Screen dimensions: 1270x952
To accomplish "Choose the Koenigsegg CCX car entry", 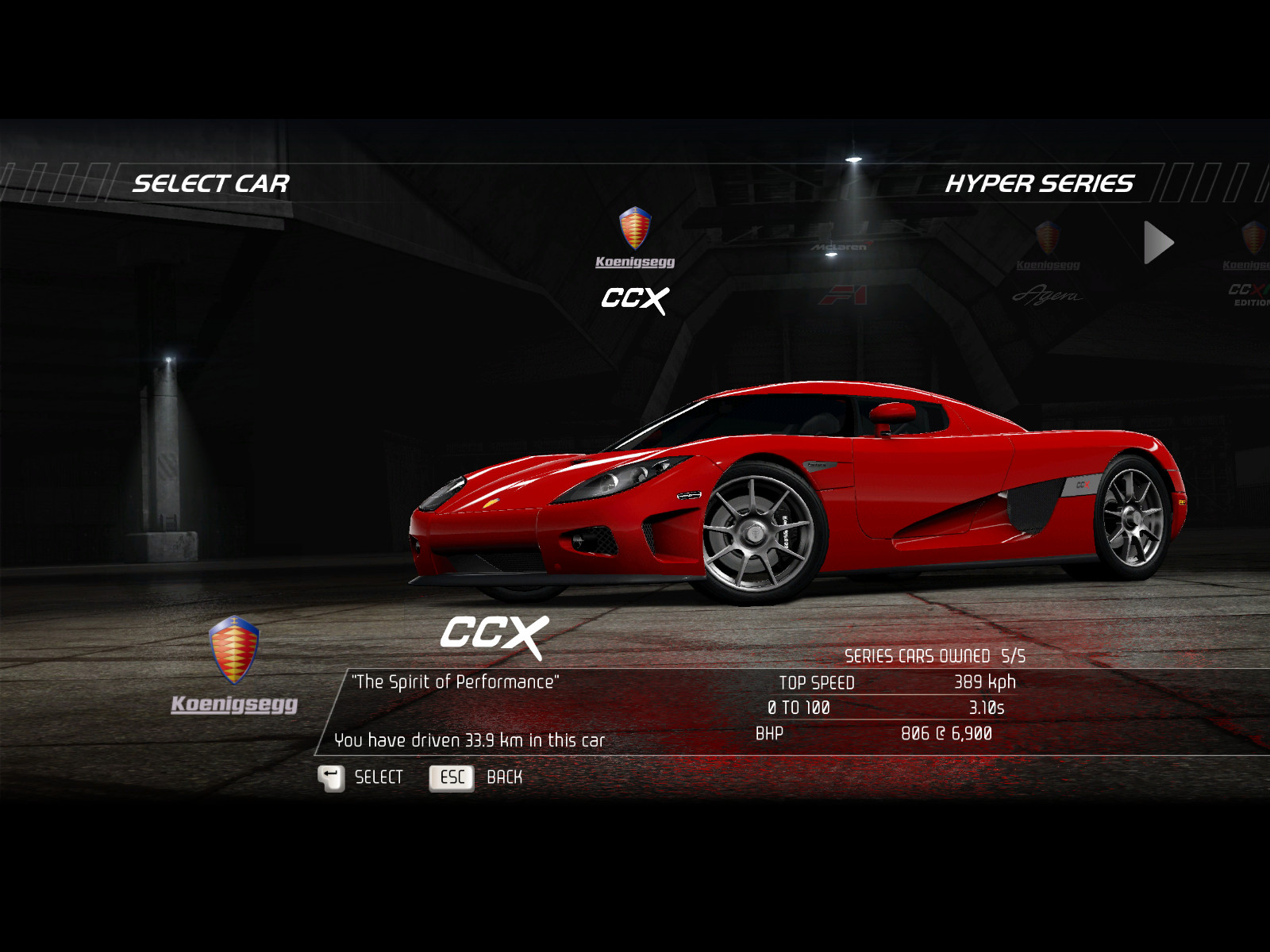I will click(635, 262).
